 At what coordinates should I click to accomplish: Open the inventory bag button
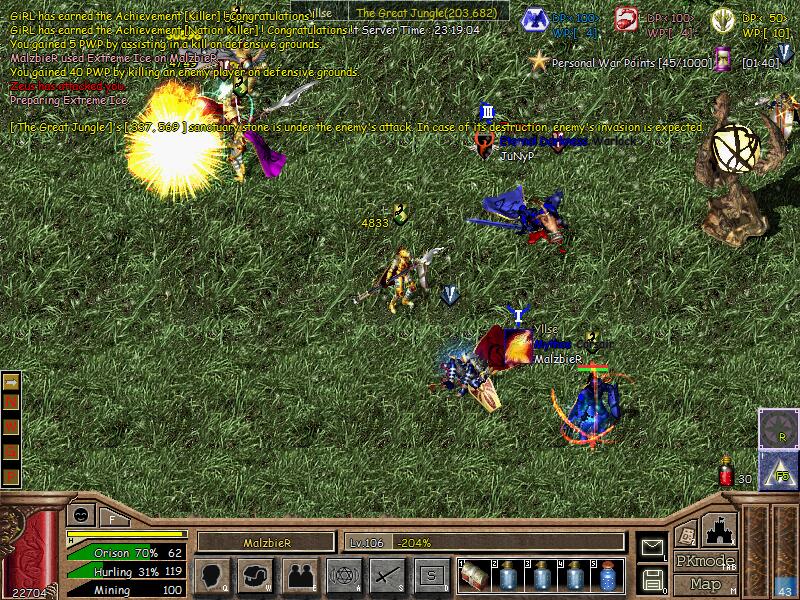coord(256,575)
